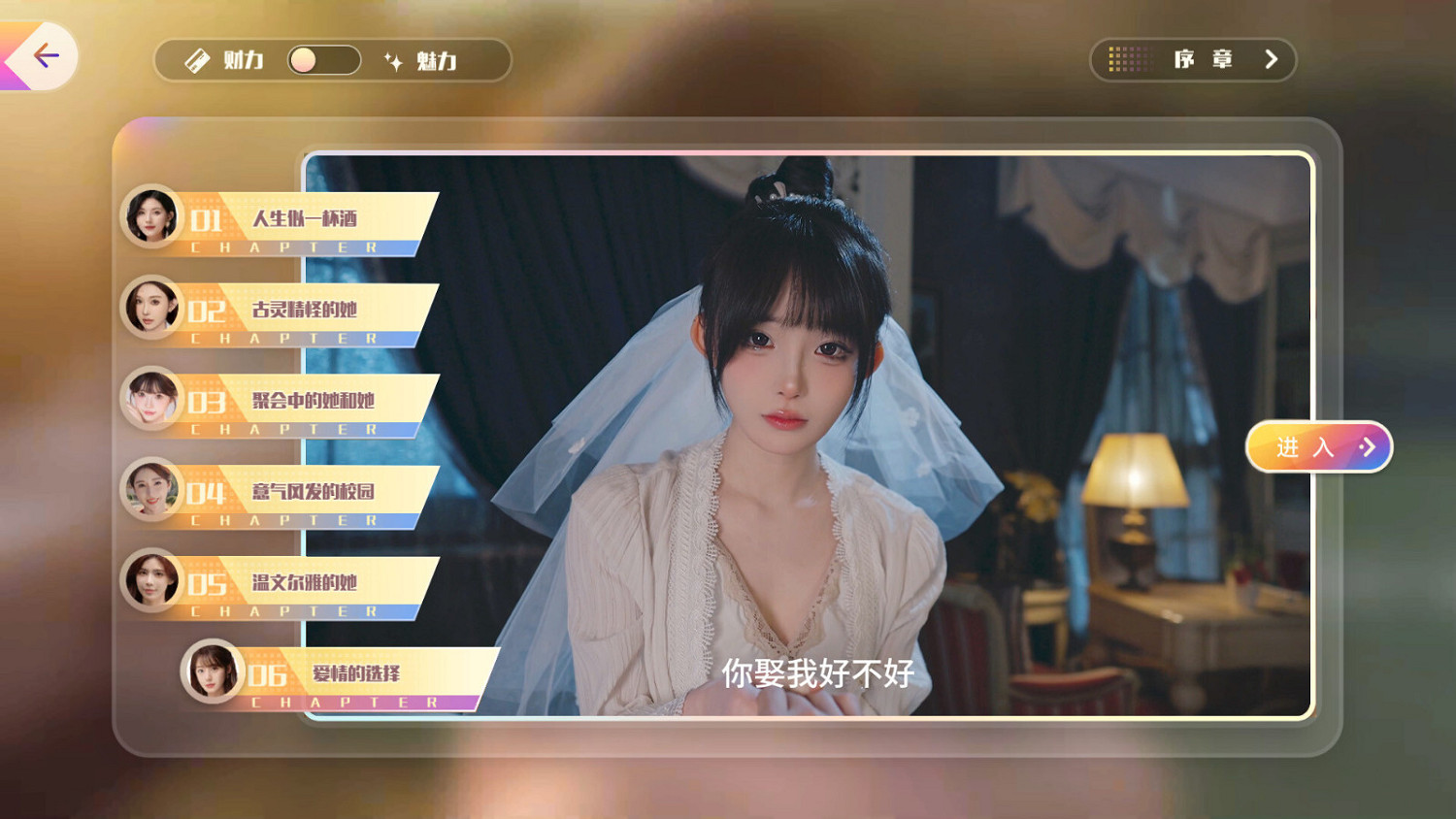The image size is (1456, 819).
Task: Click the arrow icon inside the 进入 button
Action: [x=1369, y=446]
